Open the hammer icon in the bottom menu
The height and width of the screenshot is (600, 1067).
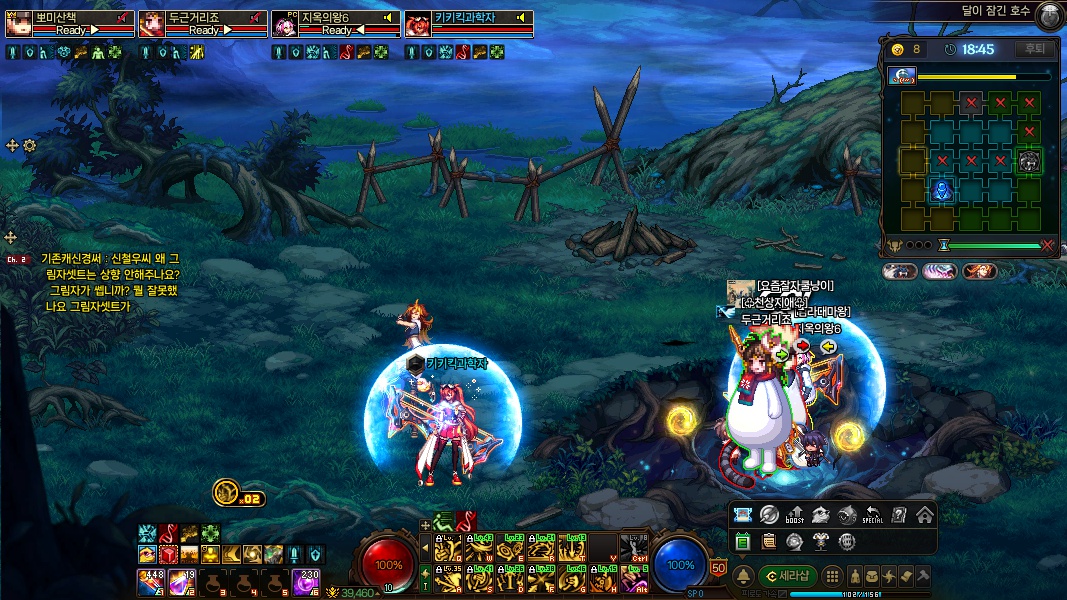tap(922, 576)
